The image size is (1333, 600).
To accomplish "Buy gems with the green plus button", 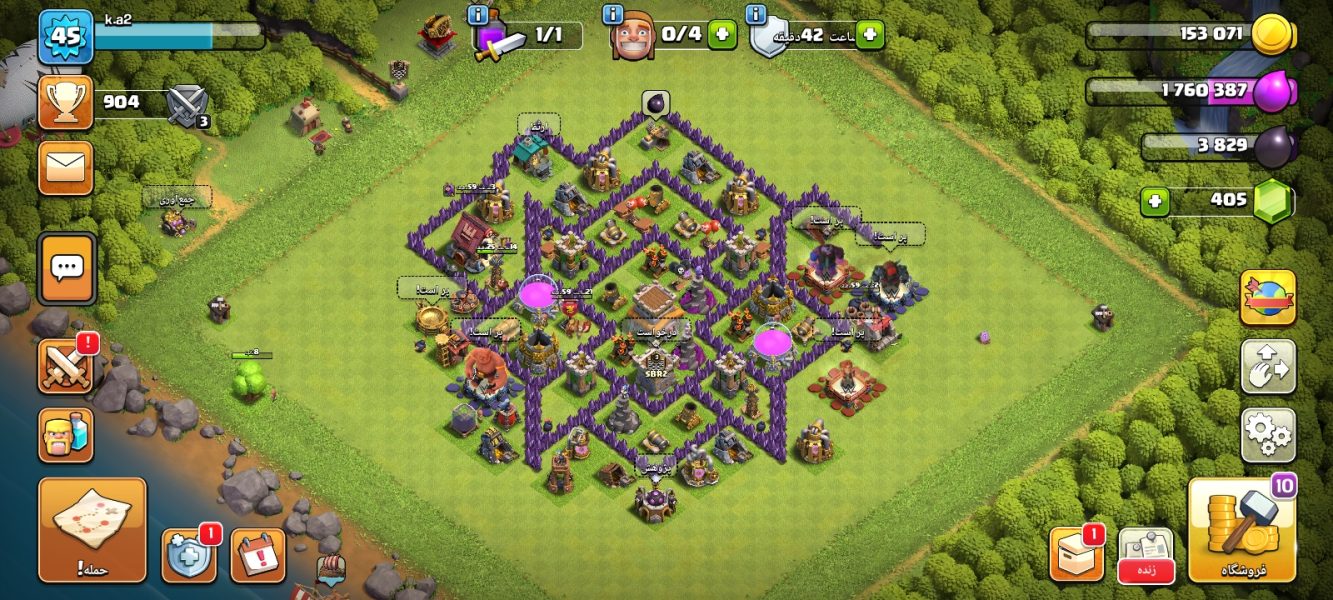I will (1155, 201).
